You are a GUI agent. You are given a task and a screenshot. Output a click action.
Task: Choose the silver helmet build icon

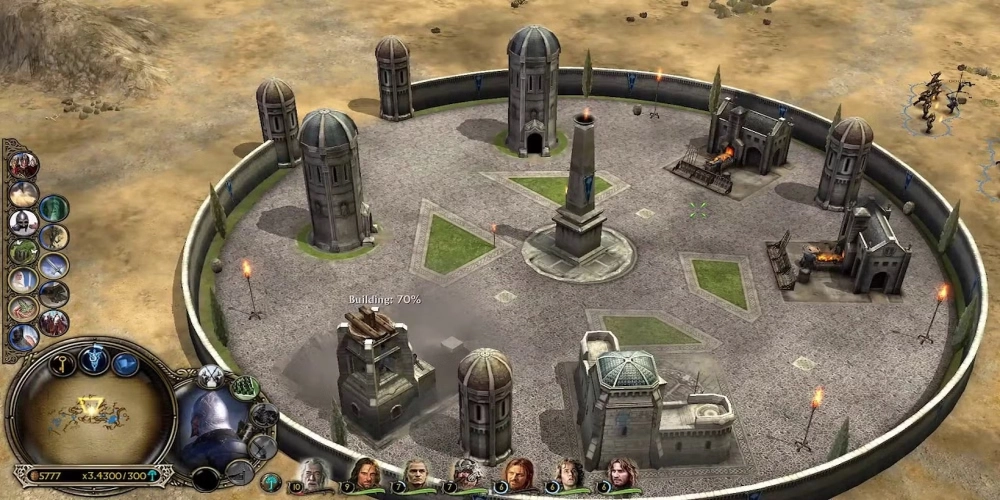[22, 222]
